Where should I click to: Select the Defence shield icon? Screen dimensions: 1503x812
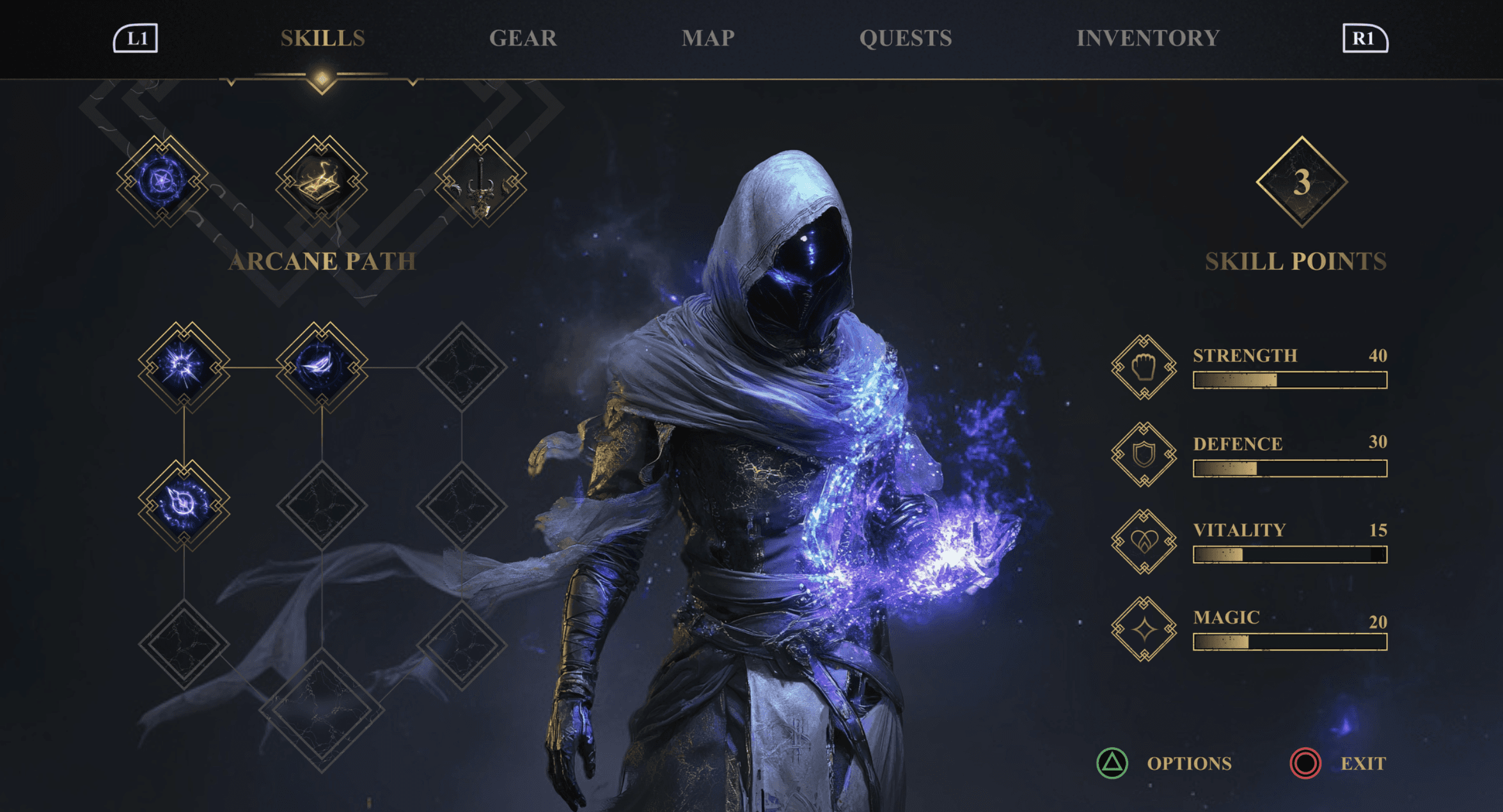[x=1144, y=455]
